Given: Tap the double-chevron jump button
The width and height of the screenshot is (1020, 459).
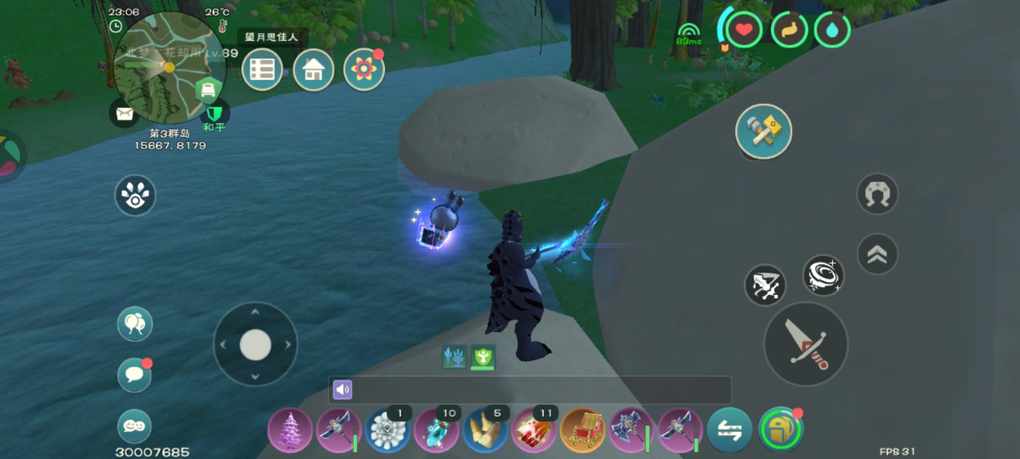Looking at the screenshot, I should tap(877, 254).
